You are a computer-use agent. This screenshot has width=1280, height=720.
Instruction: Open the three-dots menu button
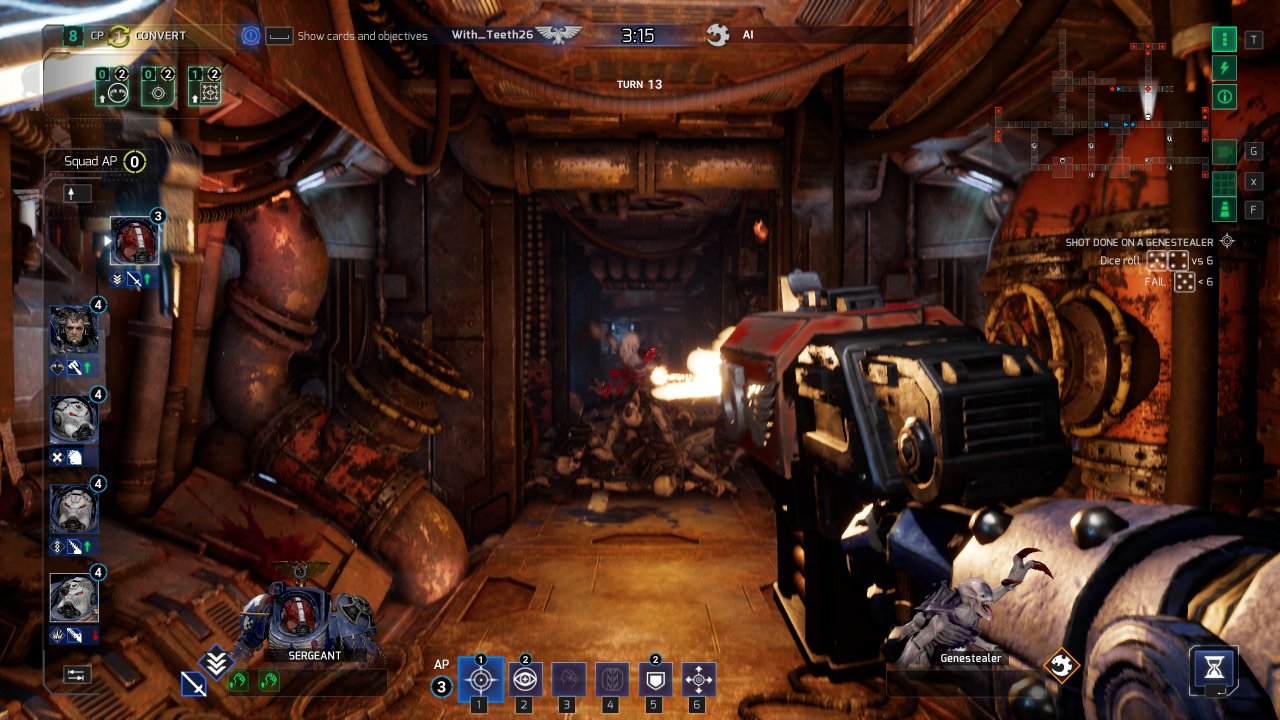1224,40
